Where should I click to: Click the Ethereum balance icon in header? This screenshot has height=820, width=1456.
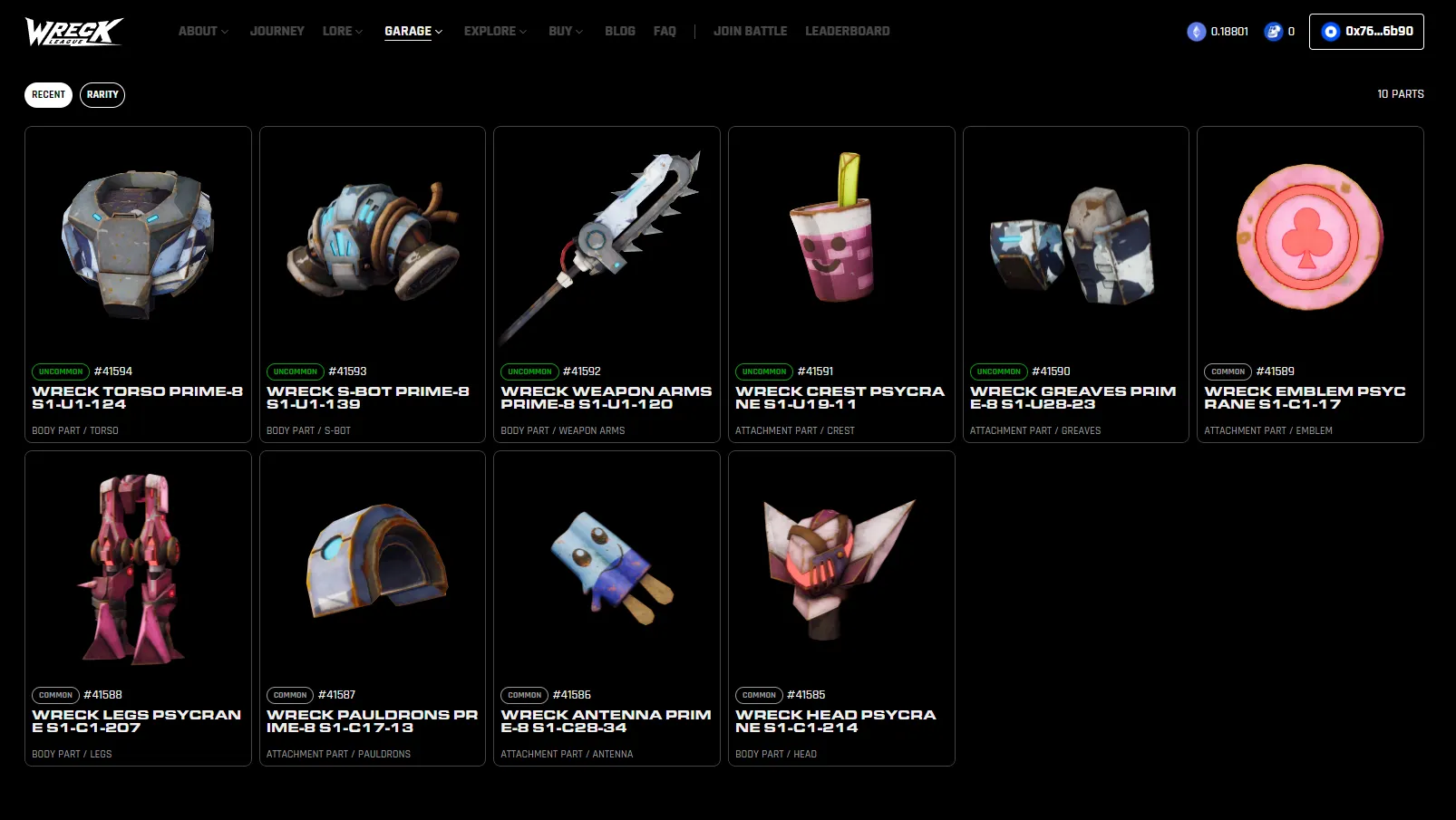1195,31
